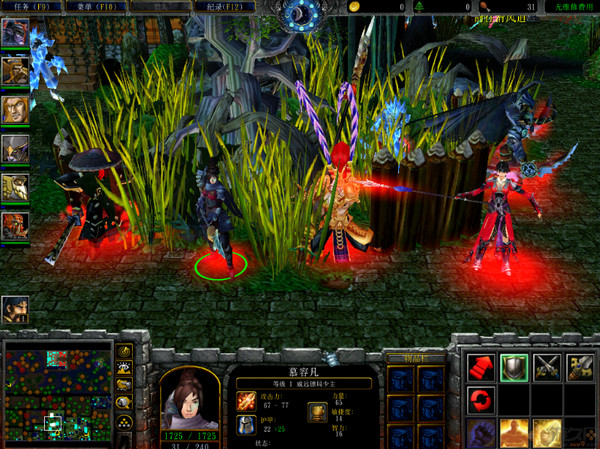The width and height of the screenshot is (600, 449).
Task: Select the red-faced hero icon
Action: [15, 225]
